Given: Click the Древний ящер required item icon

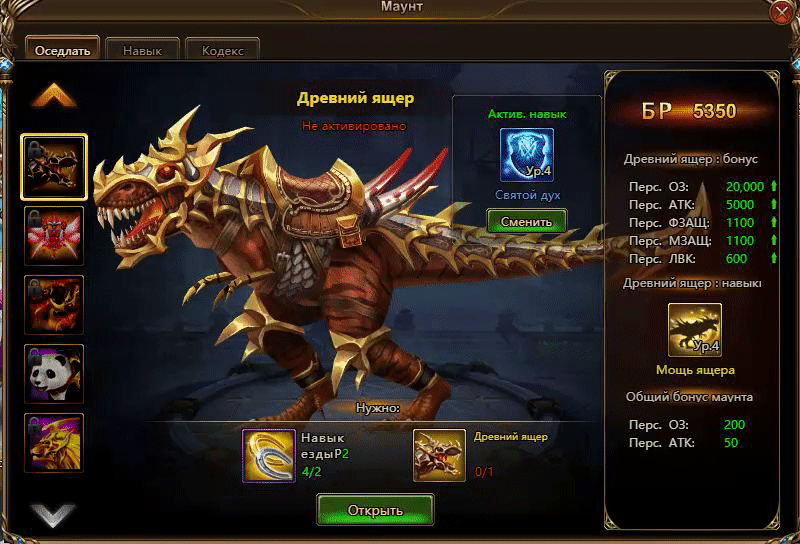Looking at the screenshot, I should pyautogui.click(x=440, y=456).
